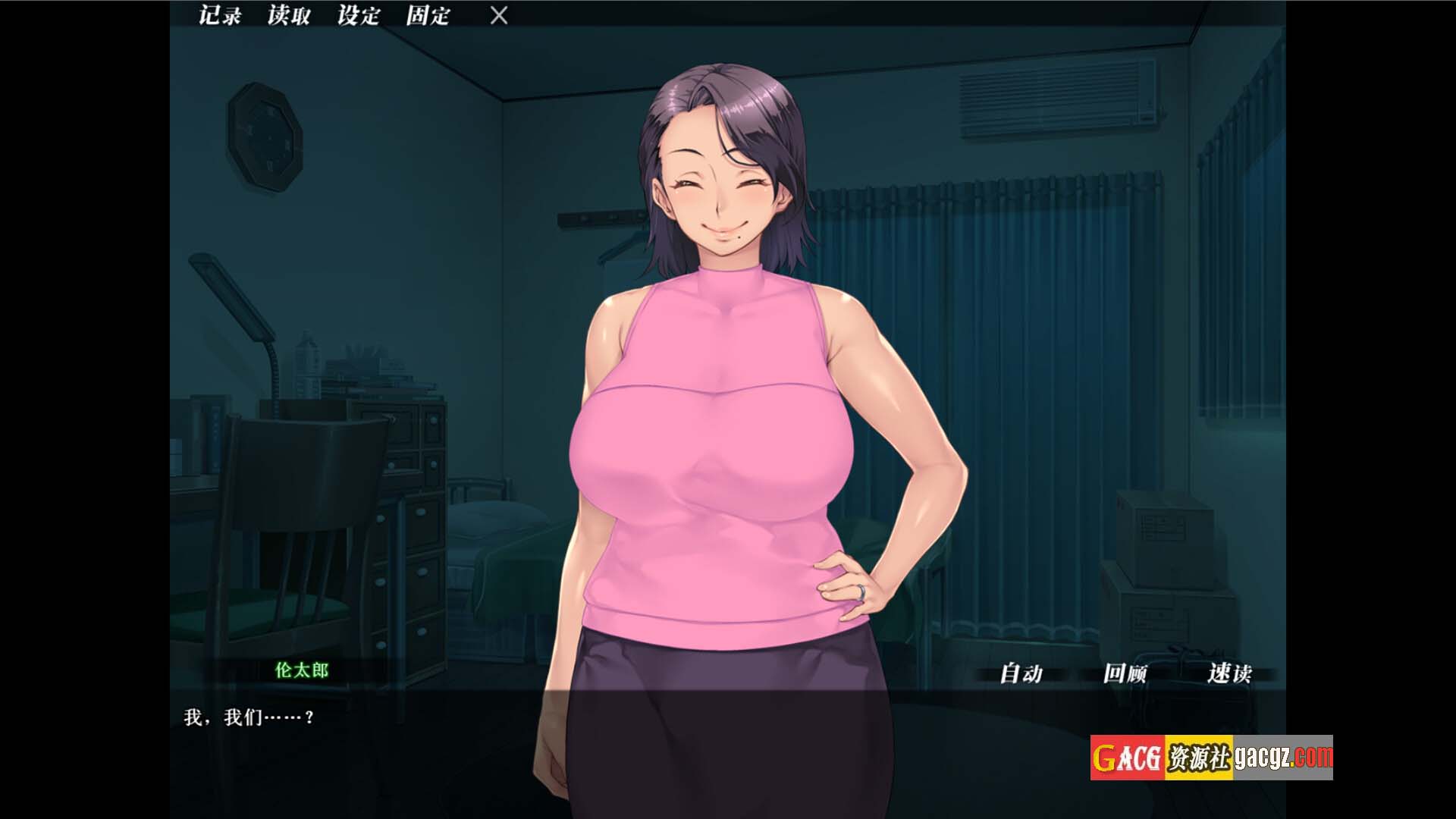Open the 记录 save menu

point(219,15)
